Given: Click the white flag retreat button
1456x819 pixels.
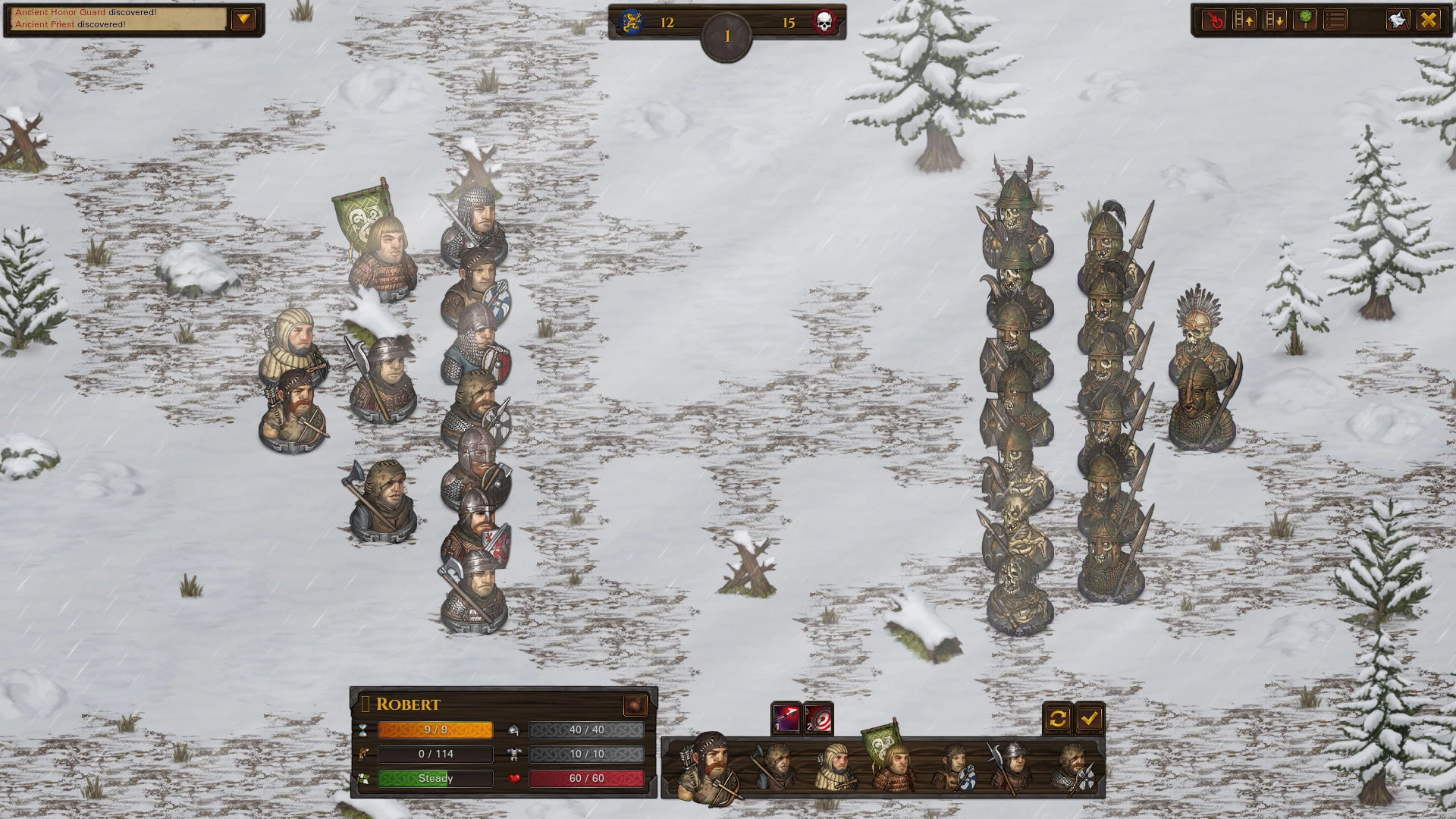Looking at the screenshot, I should click(1398, 20).
